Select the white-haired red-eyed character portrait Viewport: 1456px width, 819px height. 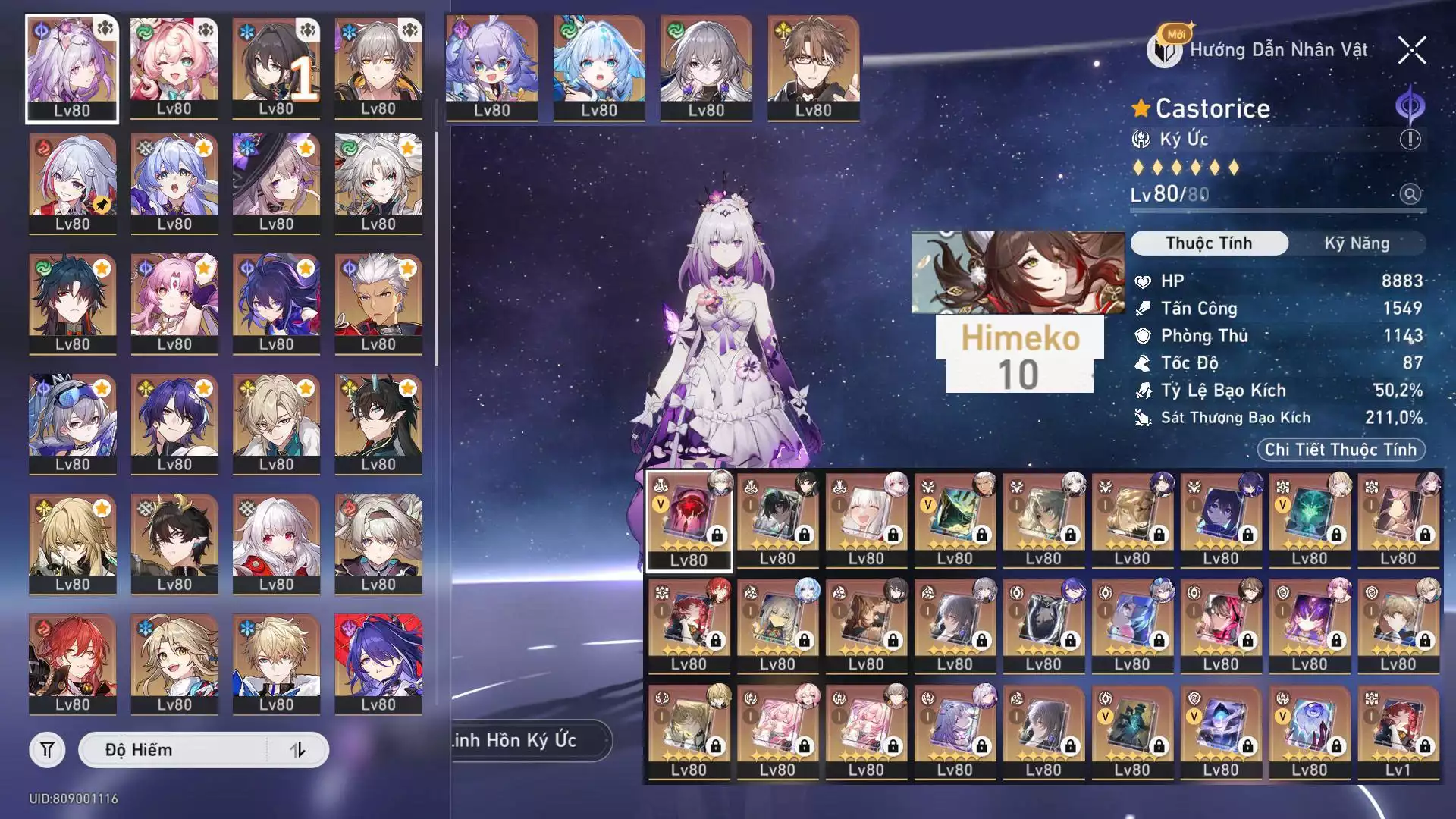point(276,544)
